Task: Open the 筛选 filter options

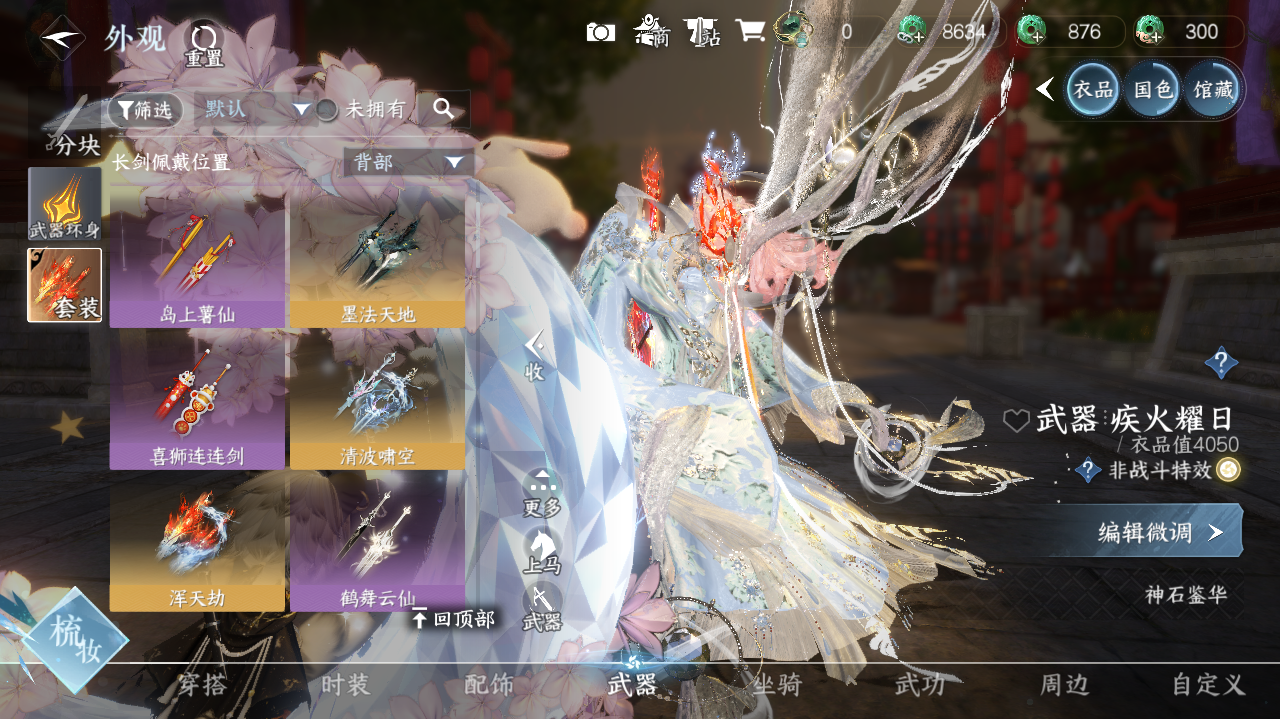Action: (146, 110)
